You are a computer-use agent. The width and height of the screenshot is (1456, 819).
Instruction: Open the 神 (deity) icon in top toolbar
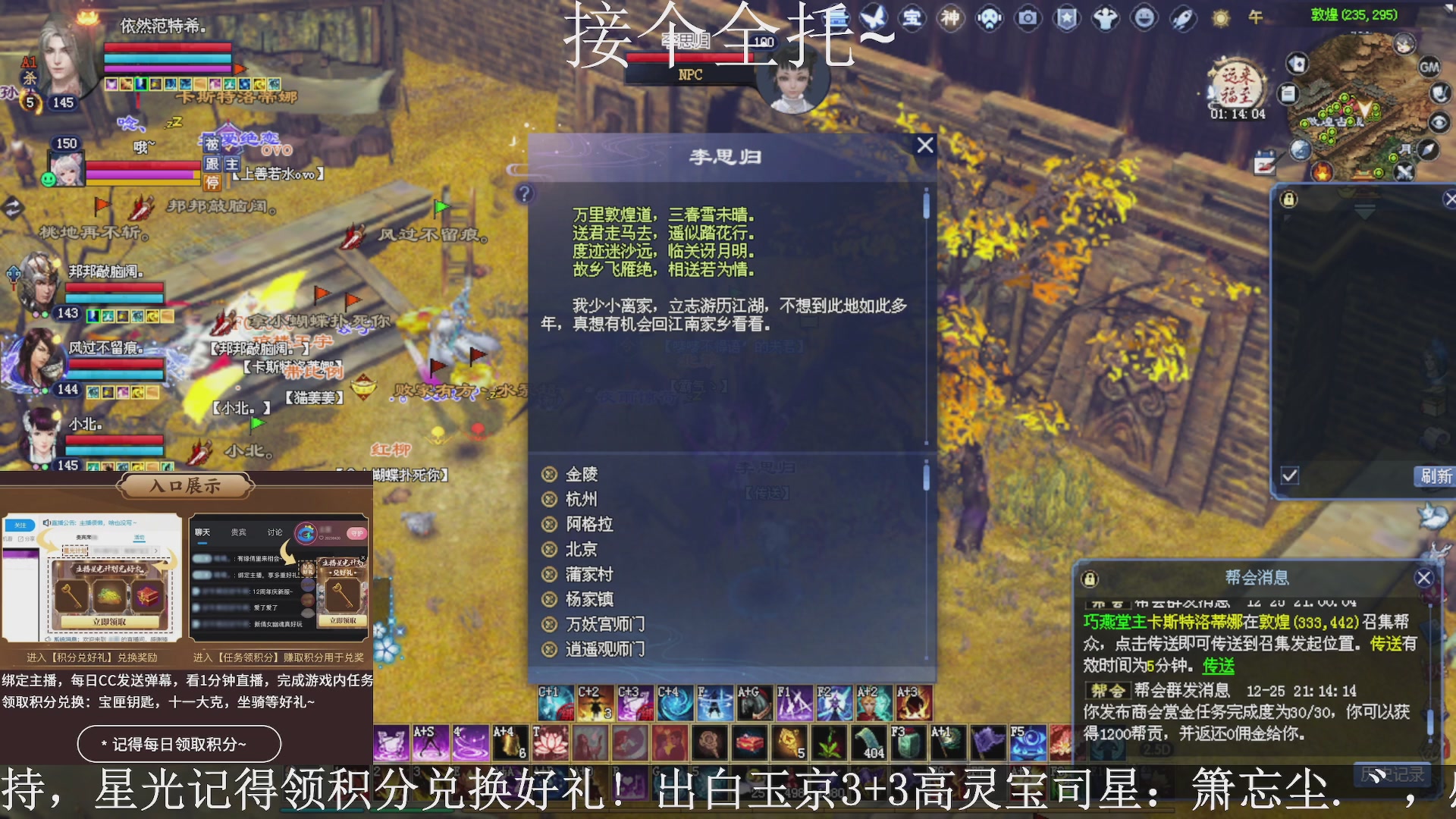950,18
